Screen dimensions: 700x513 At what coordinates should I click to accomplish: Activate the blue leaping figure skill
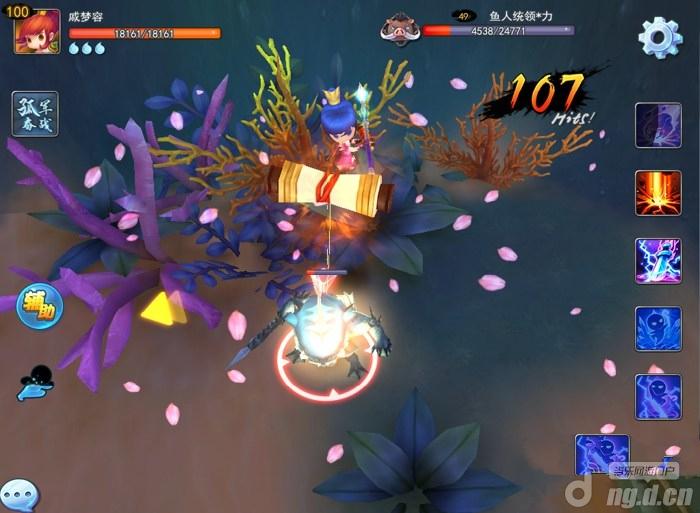click(x=658, y=397)
